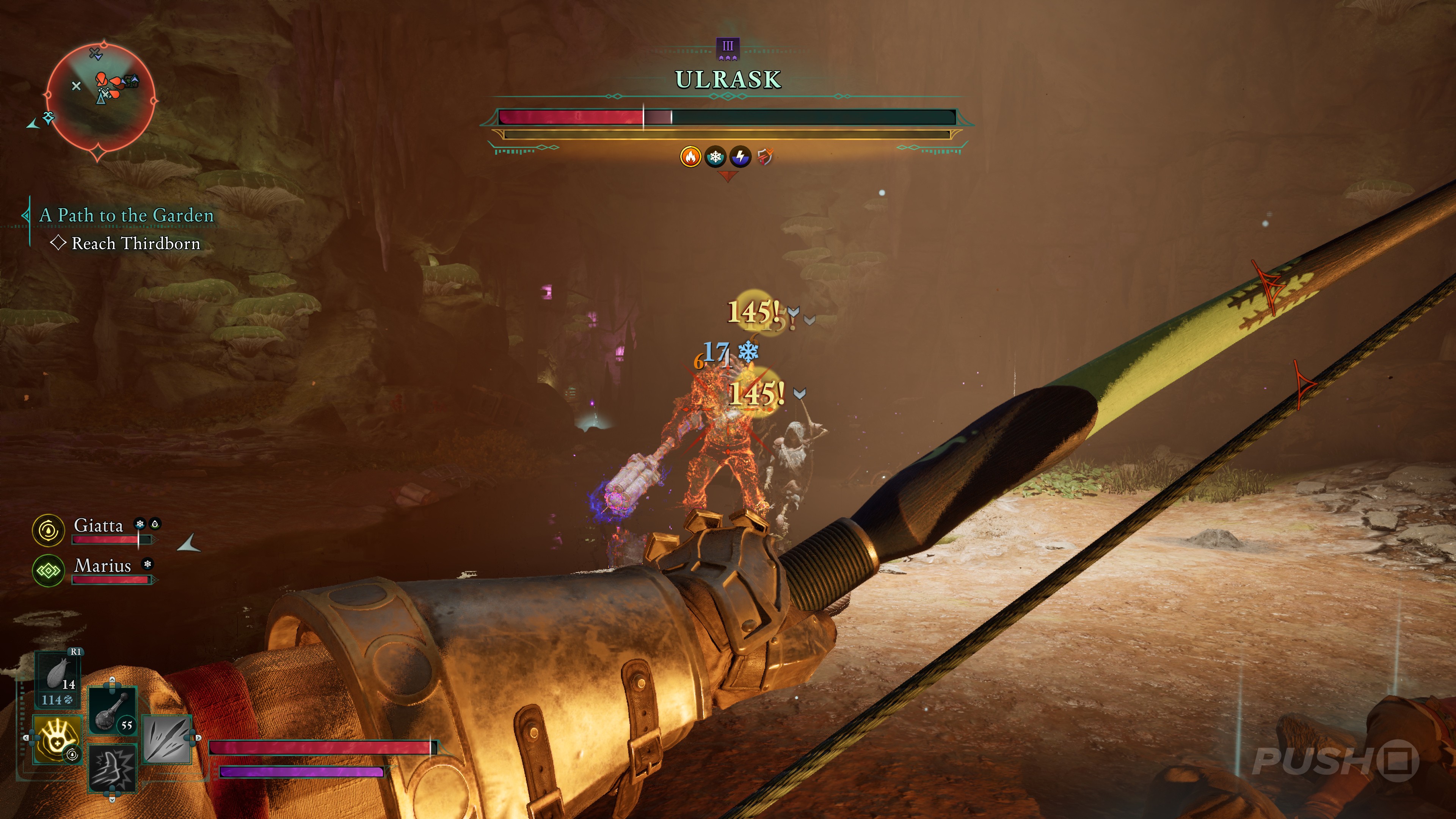Select the Reach Thirdborn objective
The width and height of the screenshot is (1456, 819).
point(136,243)
